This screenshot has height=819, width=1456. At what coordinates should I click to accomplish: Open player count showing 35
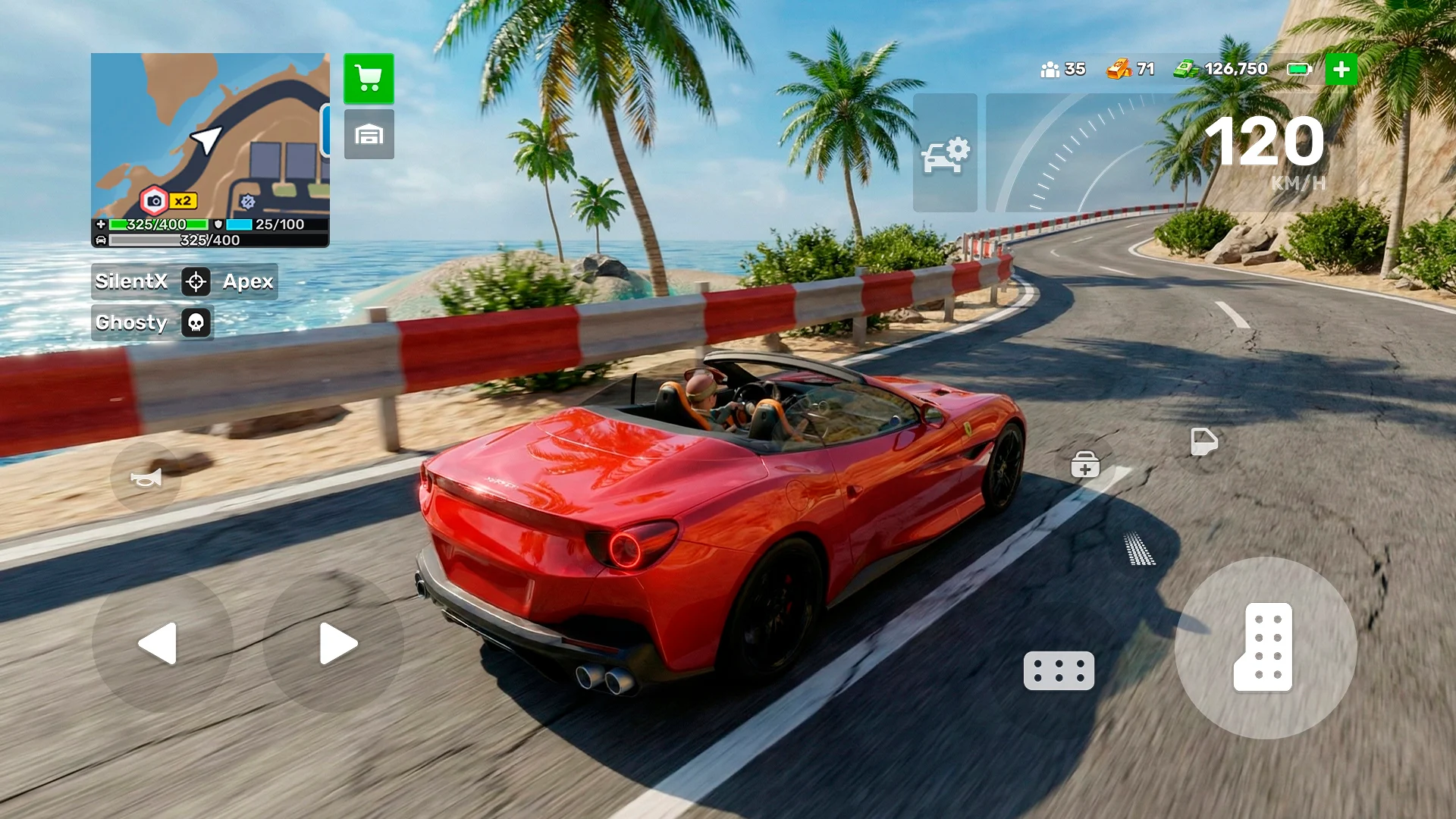click(1063, 69)
